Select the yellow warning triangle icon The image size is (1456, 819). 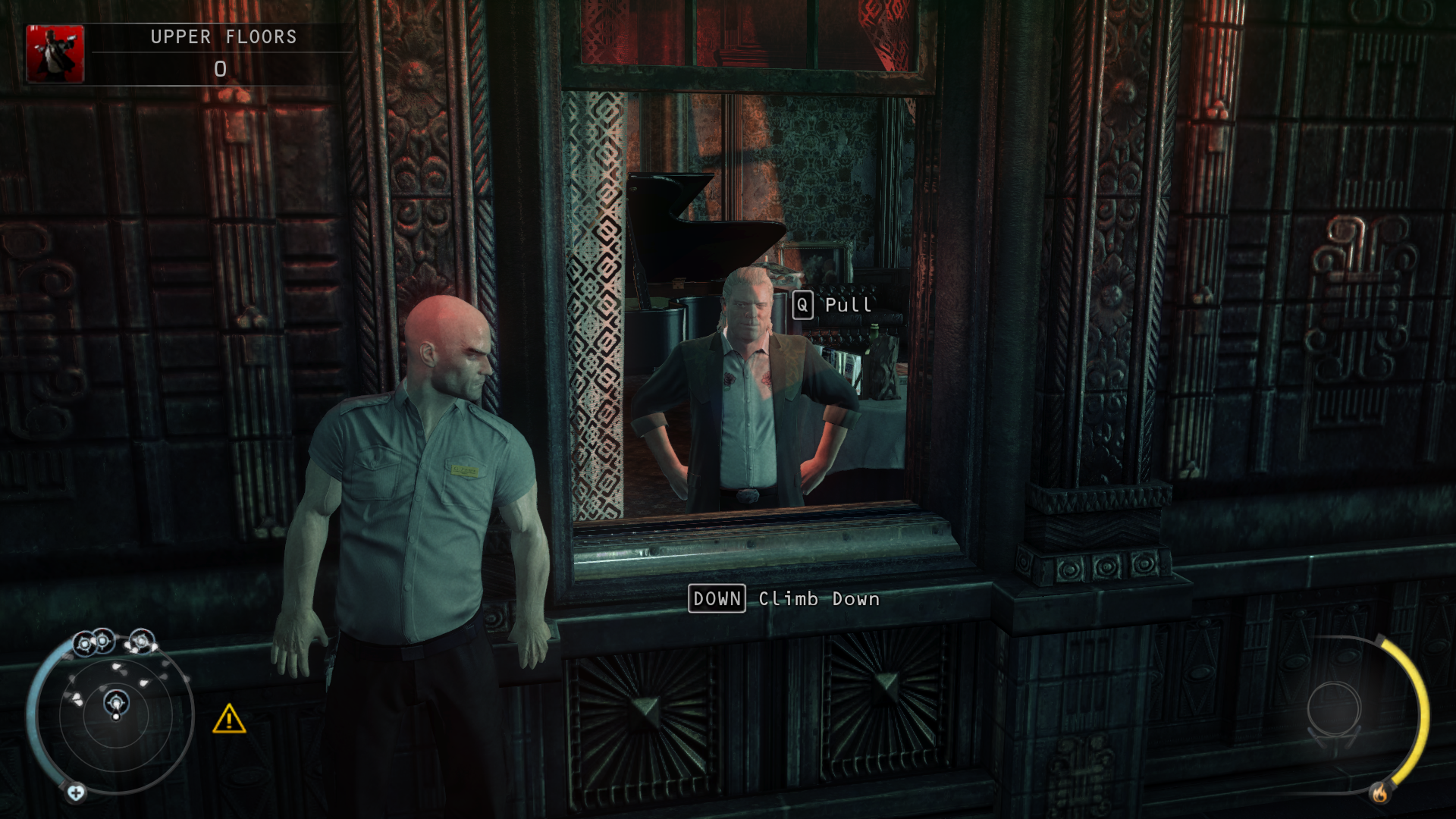(x=229, y=719)
